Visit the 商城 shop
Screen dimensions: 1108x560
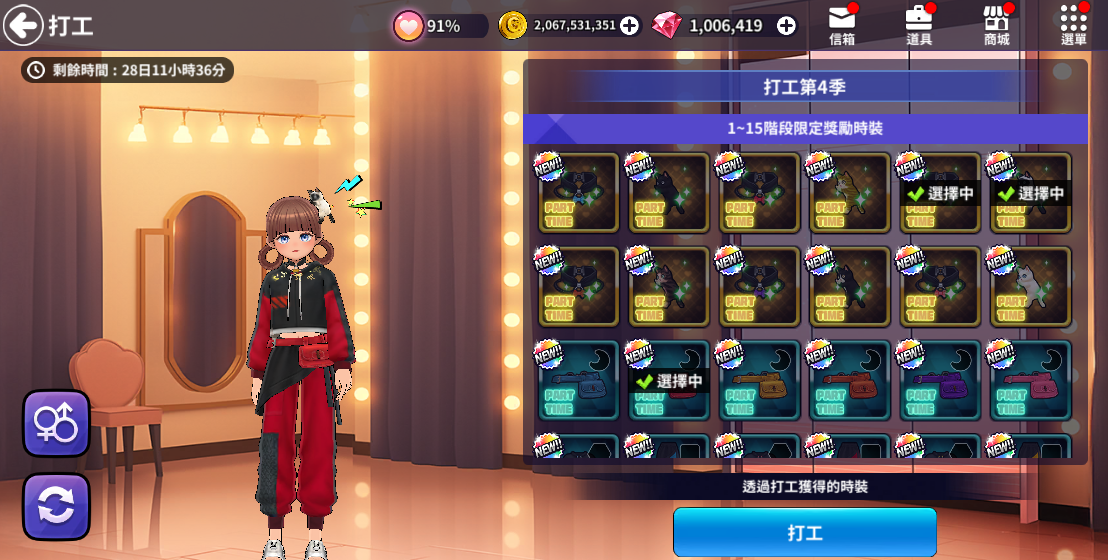996,25
